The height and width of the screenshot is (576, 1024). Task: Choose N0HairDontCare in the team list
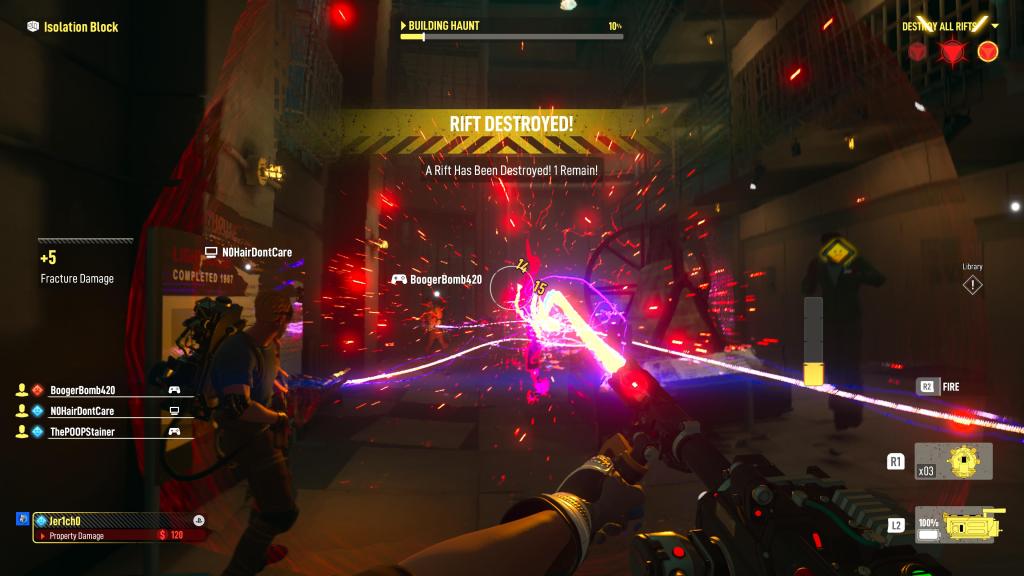point(82,411)
